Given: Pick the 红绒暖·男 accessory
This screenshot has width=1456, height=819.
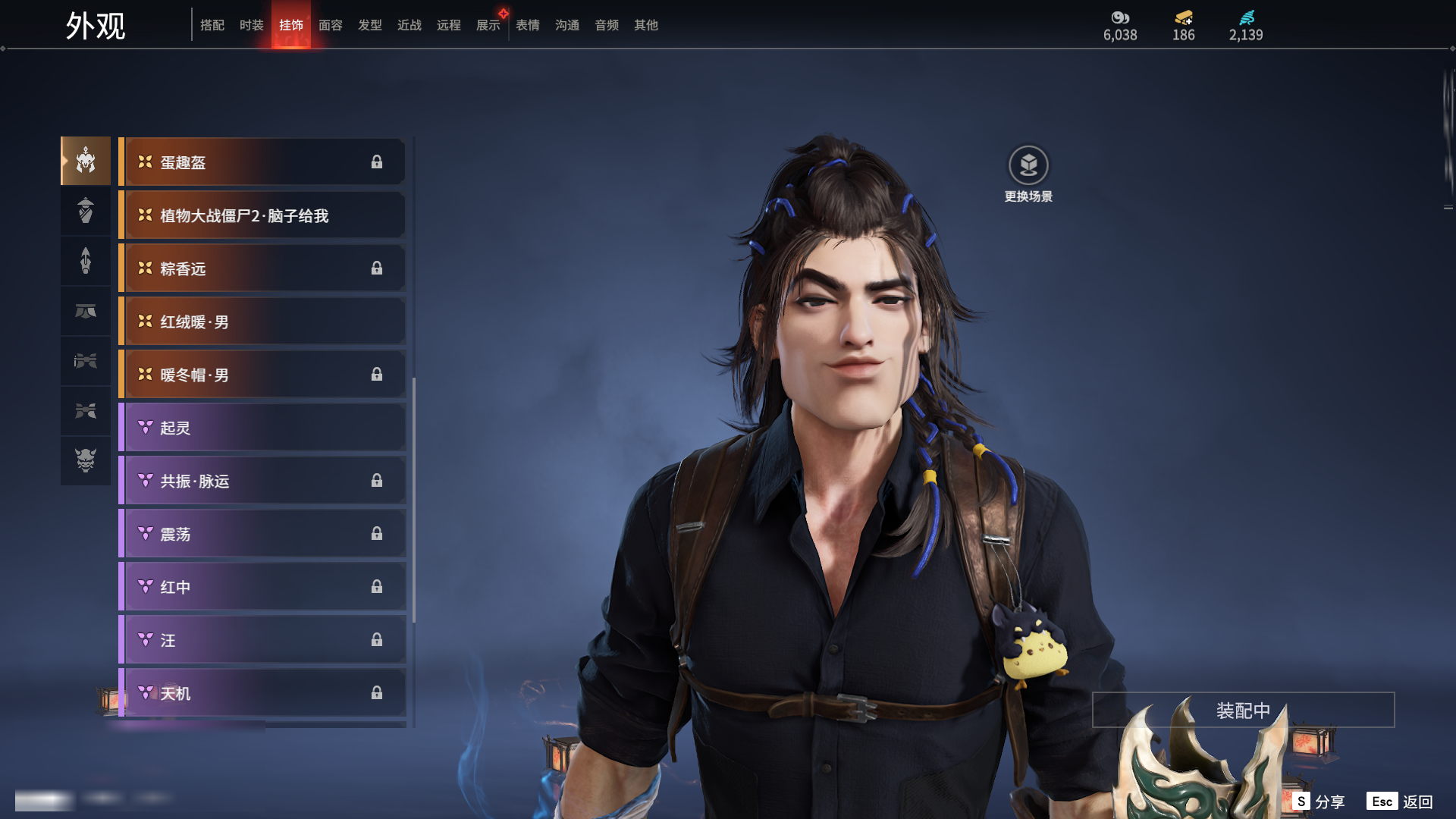Looking at the screenshot, I should 262,322.
